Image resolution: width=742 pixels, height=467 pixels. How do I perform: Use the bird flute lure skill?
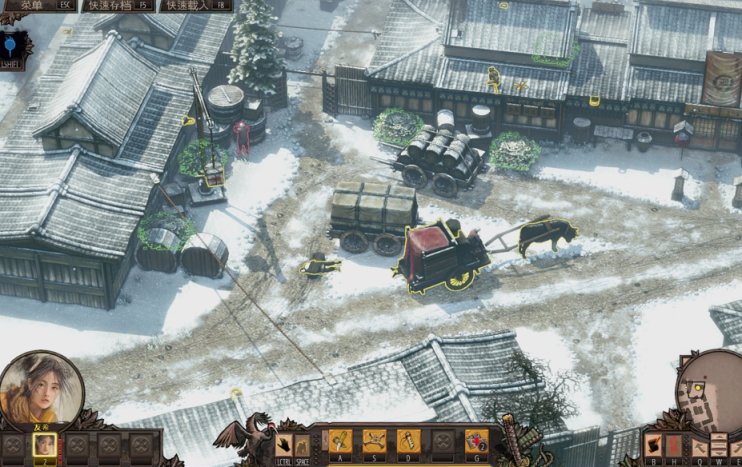tap(408, 440)
